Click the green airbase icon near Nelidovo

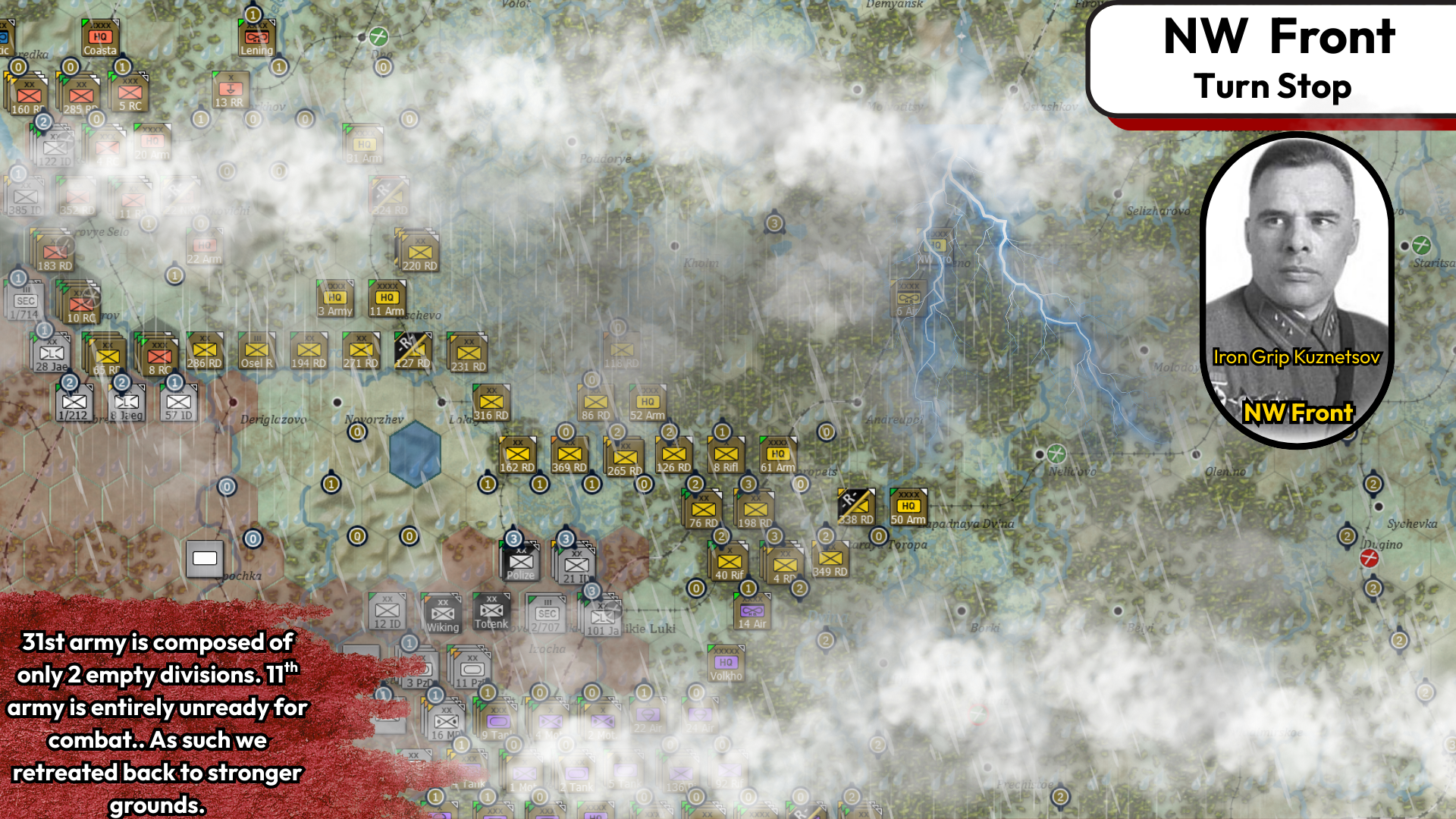click(1055, 455)
